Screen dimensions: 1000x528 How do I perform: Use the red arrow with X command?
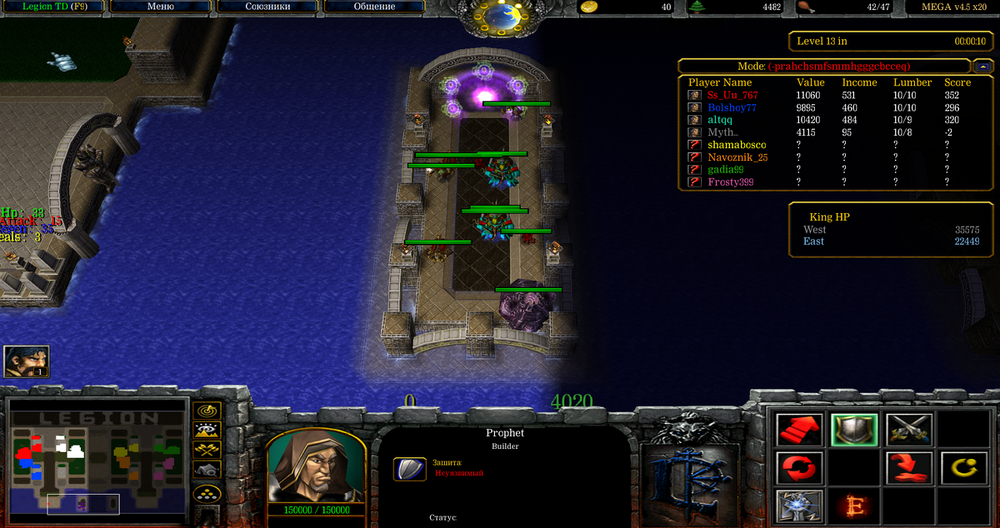point(908,467)
